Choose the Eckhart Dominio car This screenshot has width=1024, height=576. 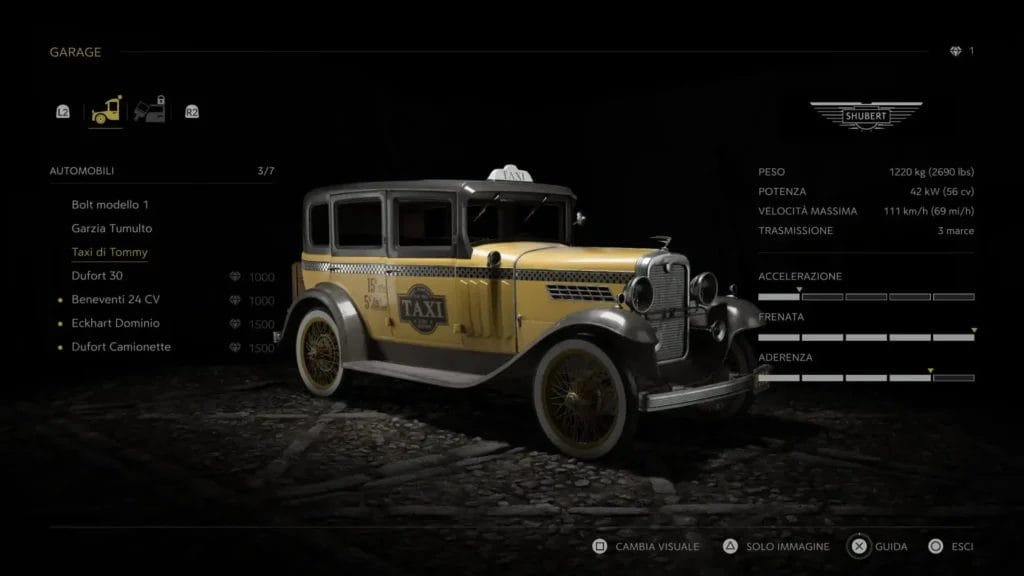[115, 323]
